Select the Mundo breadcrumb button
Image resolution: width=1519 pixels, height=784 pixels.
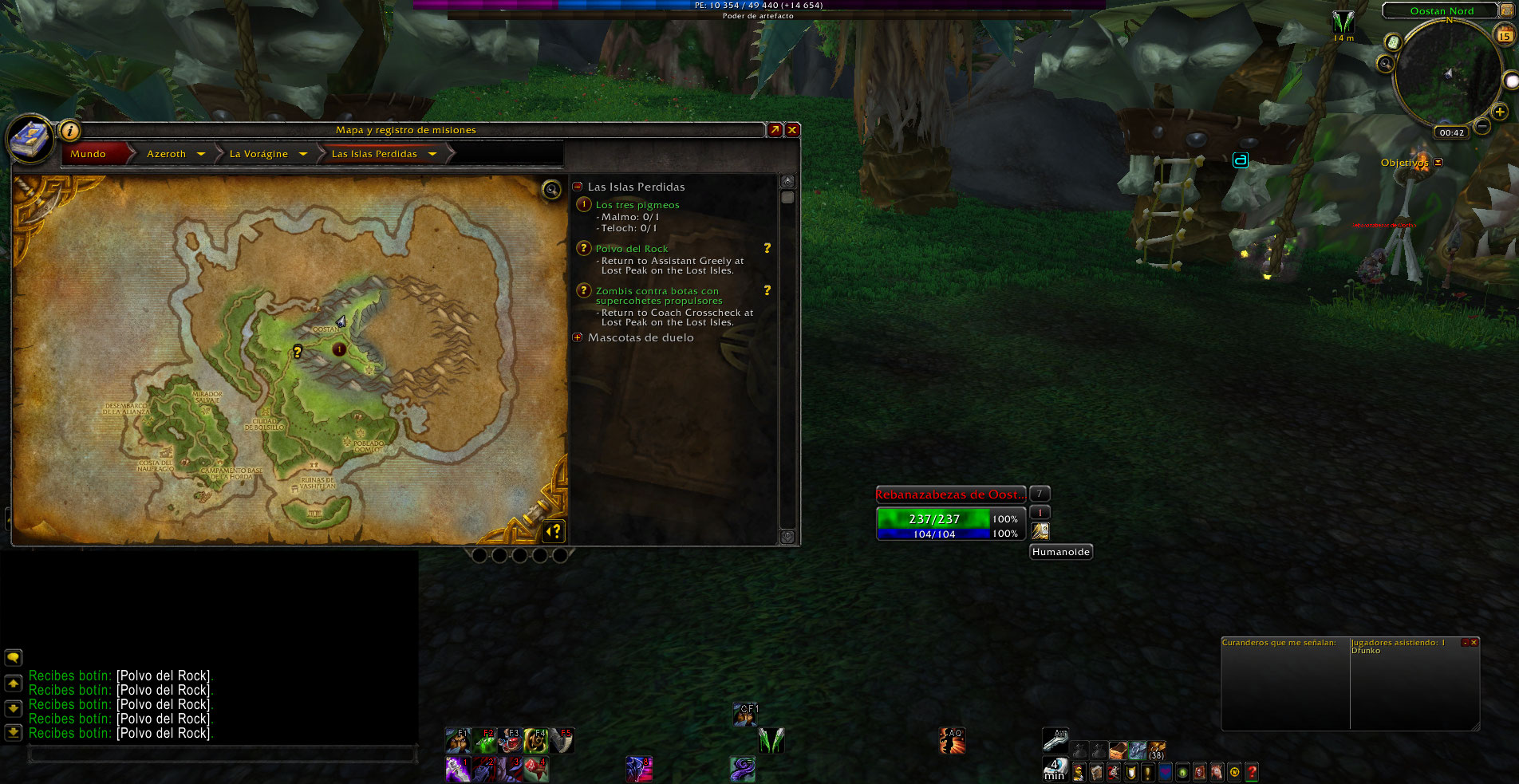(x=89, y=154)
